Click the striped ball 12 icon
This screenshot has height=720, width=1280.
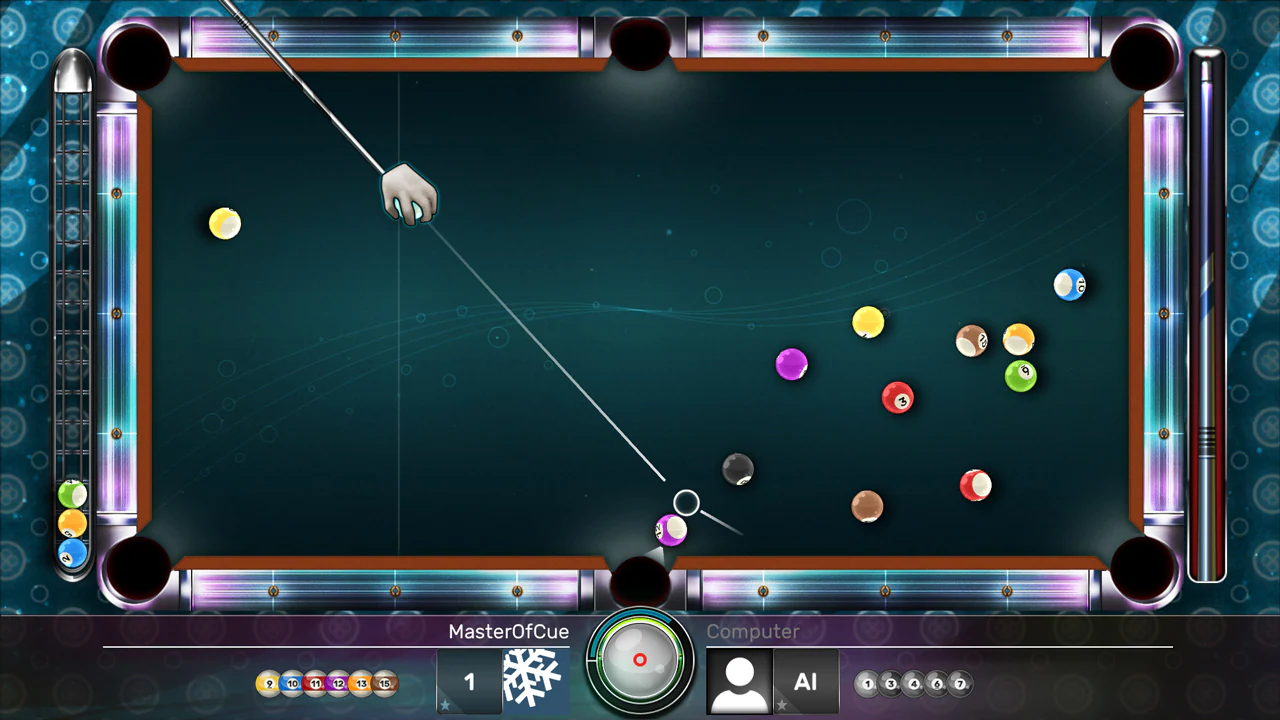(x=338, y=683)
